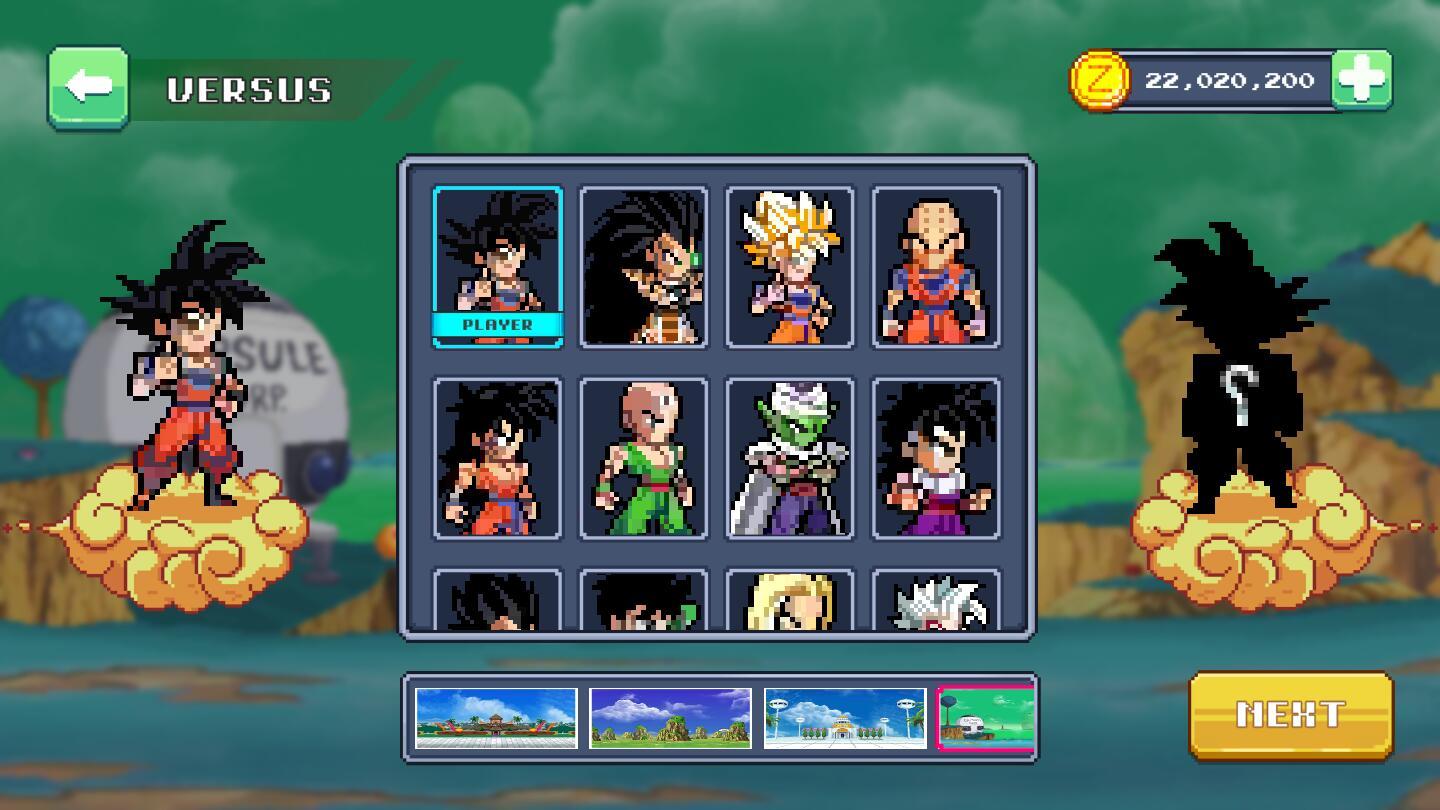Select the bald Krillin in orange gi

pos(935,267)
